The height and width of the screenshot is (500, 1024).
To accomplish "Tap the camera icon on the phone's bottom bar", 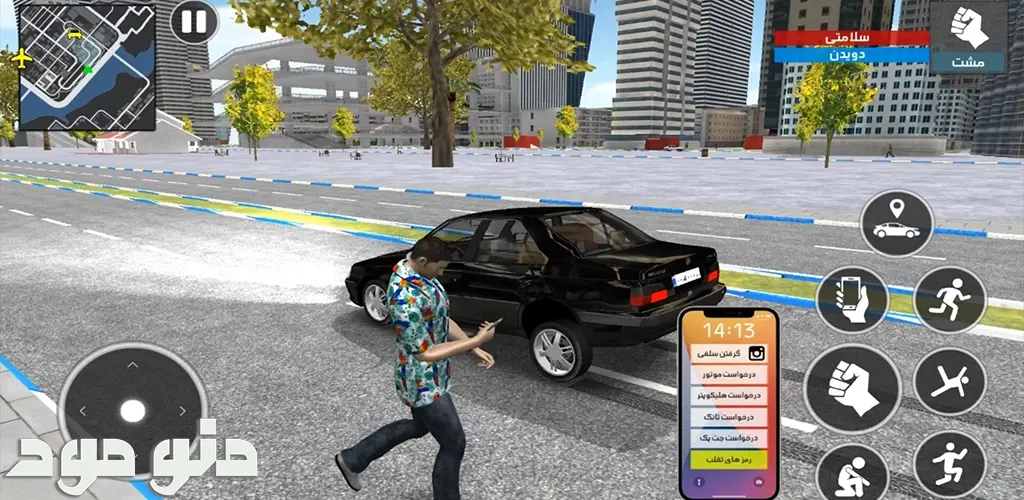I will pos(761,483).
